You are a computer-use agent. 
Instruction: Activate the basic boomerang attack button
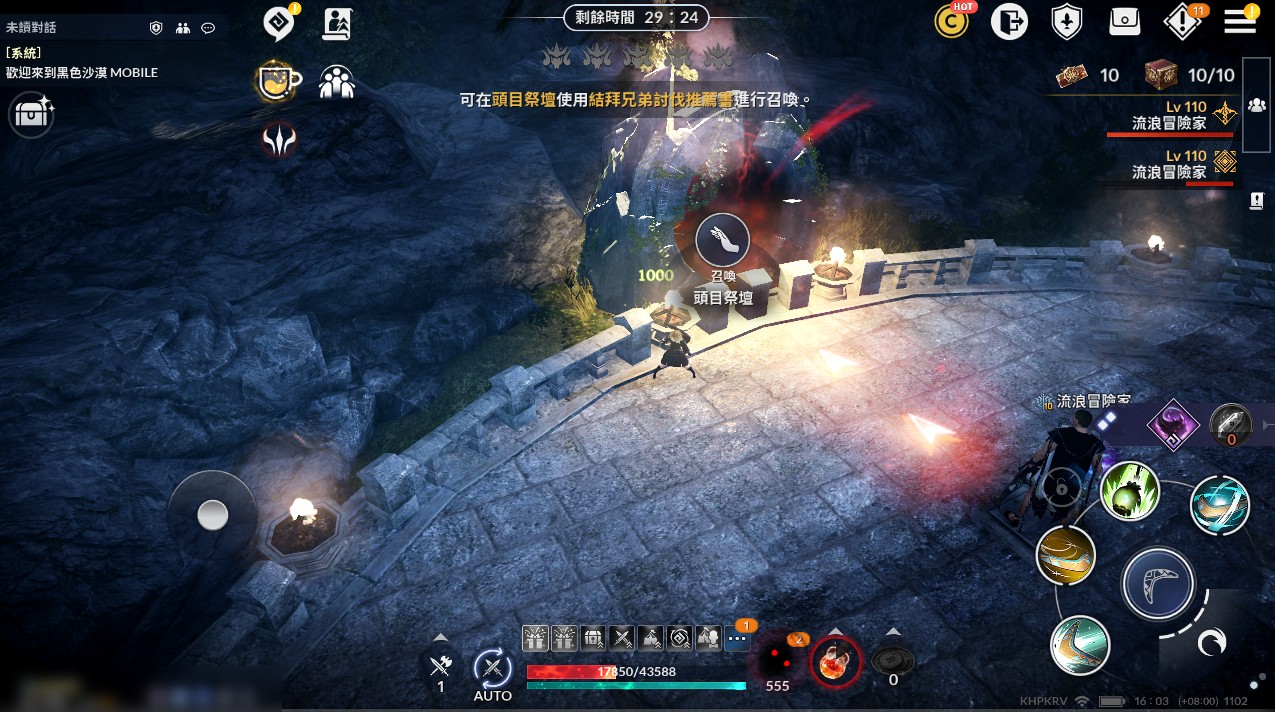pos(1158,583)
